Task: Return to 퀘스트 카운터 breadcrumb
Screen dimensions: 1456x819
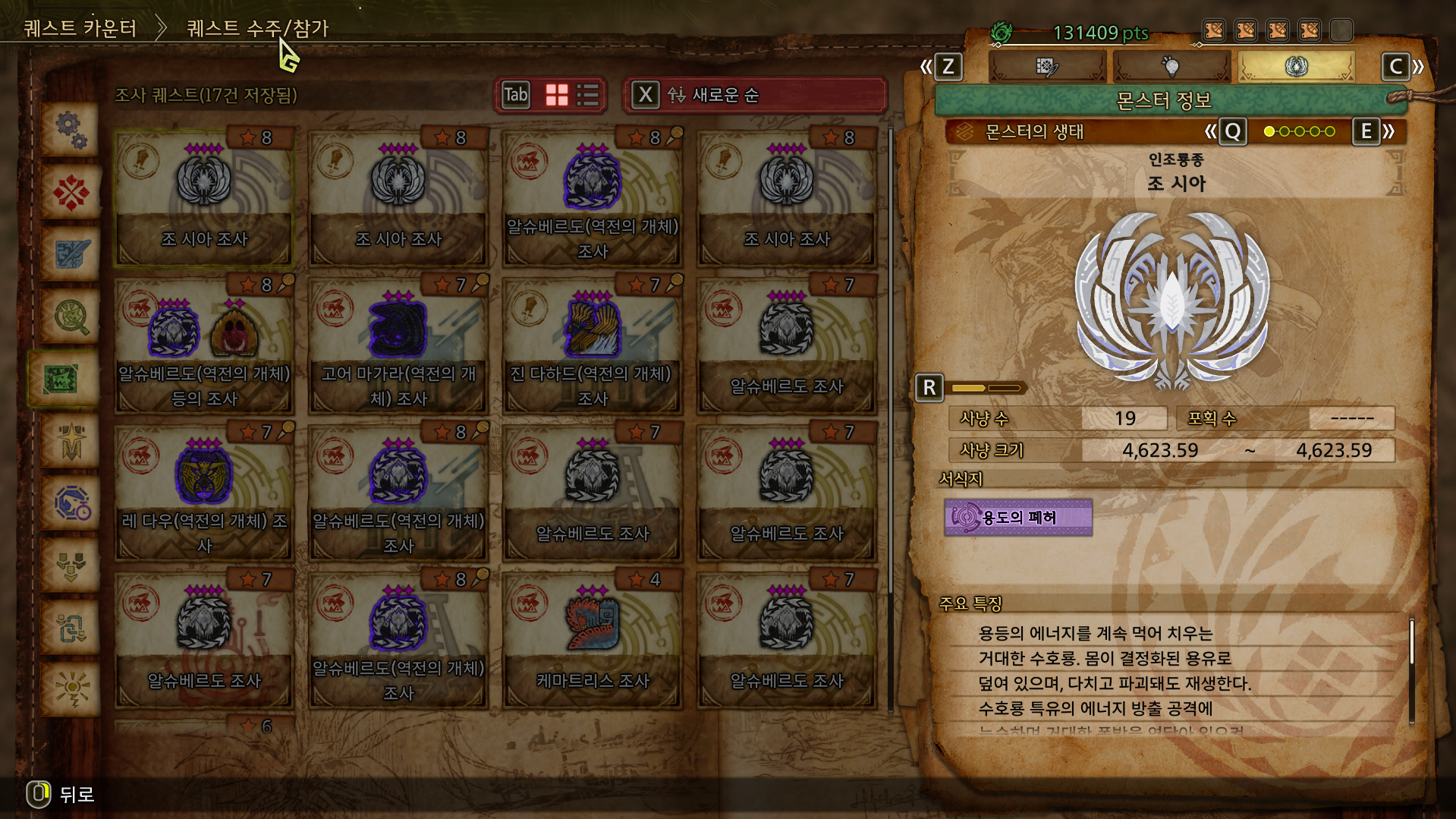Action: 80,29
